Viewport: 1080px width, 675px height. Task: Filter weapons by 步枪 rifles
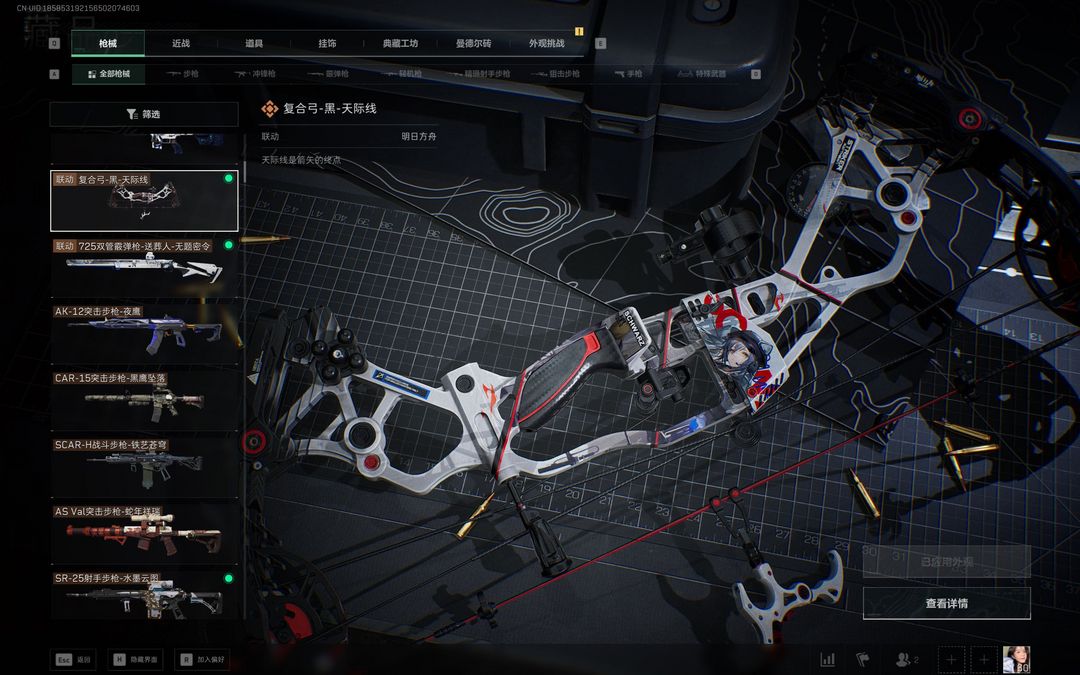pos(184,74)
